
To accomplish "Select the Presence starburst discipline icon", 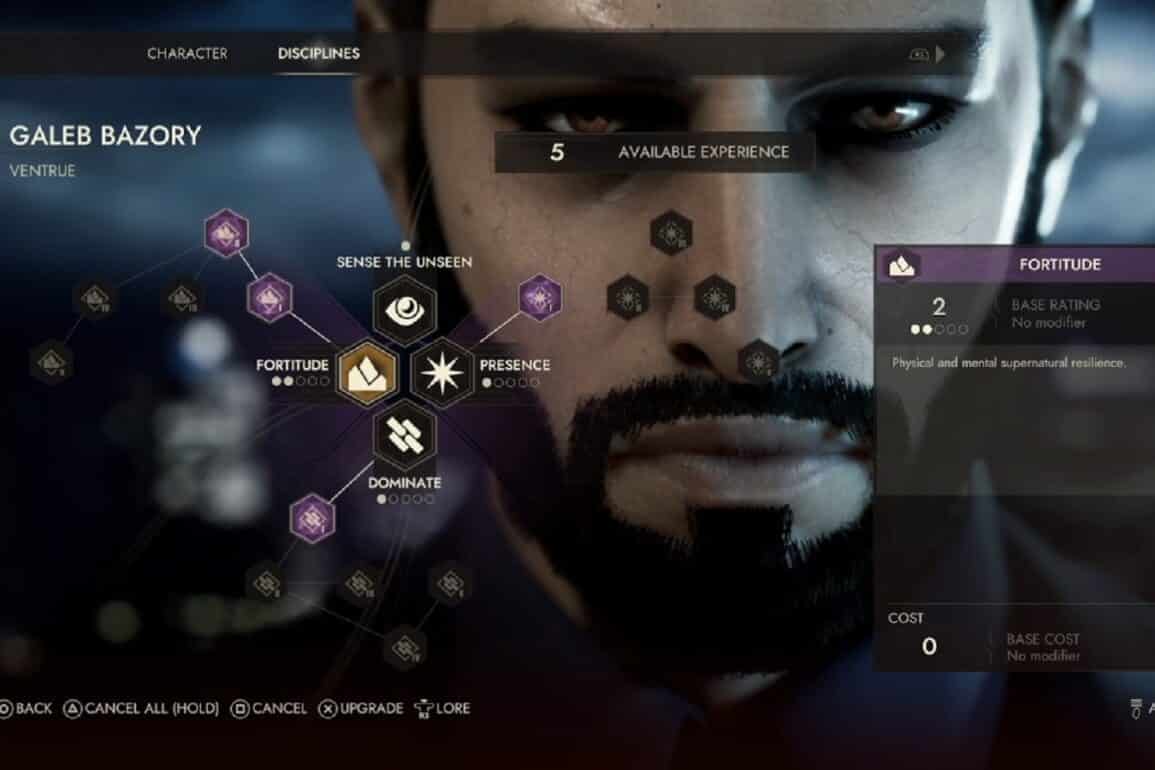I will point(442,373).
